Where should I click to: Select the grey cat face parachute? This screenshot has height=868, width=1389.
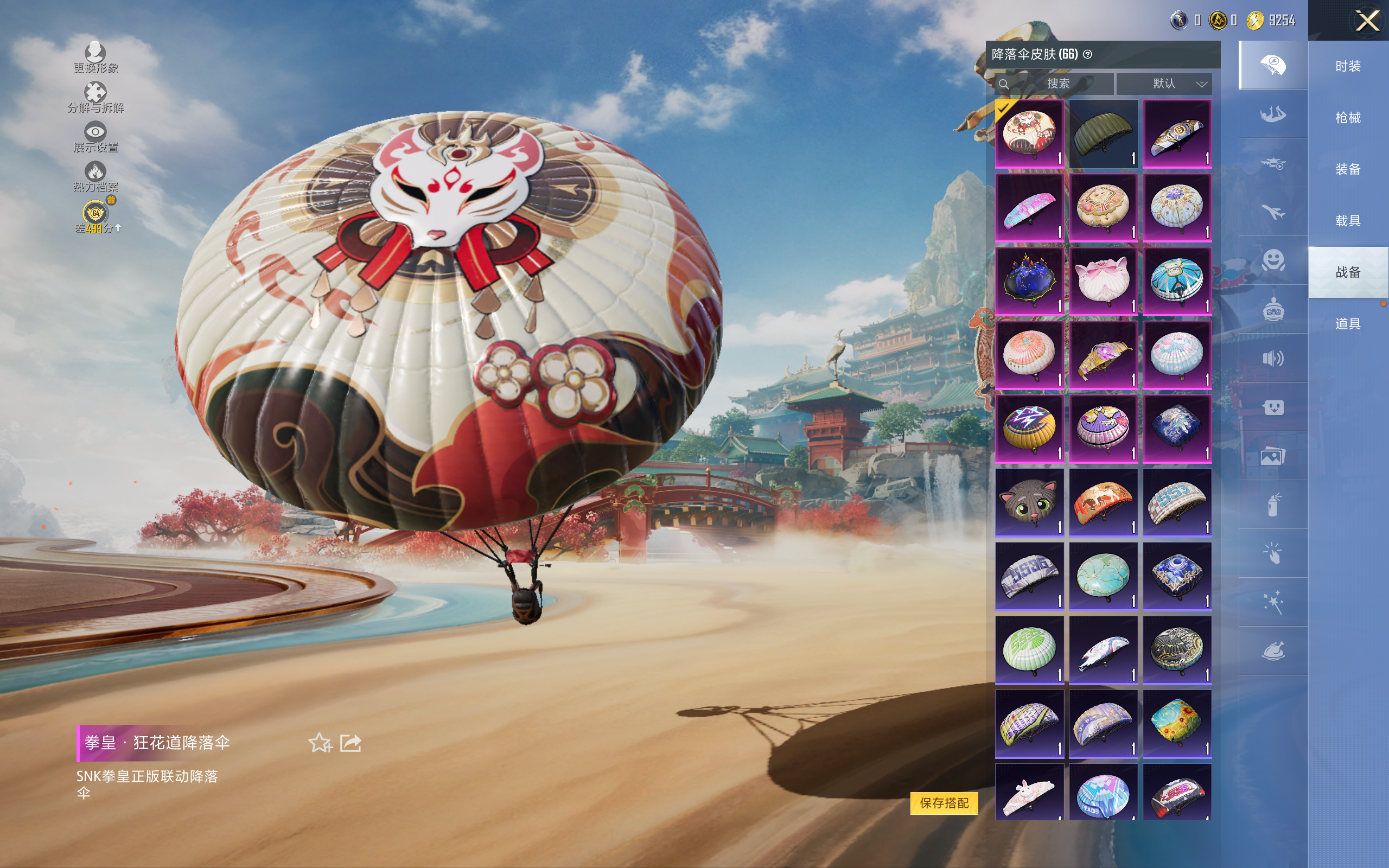1029,502
